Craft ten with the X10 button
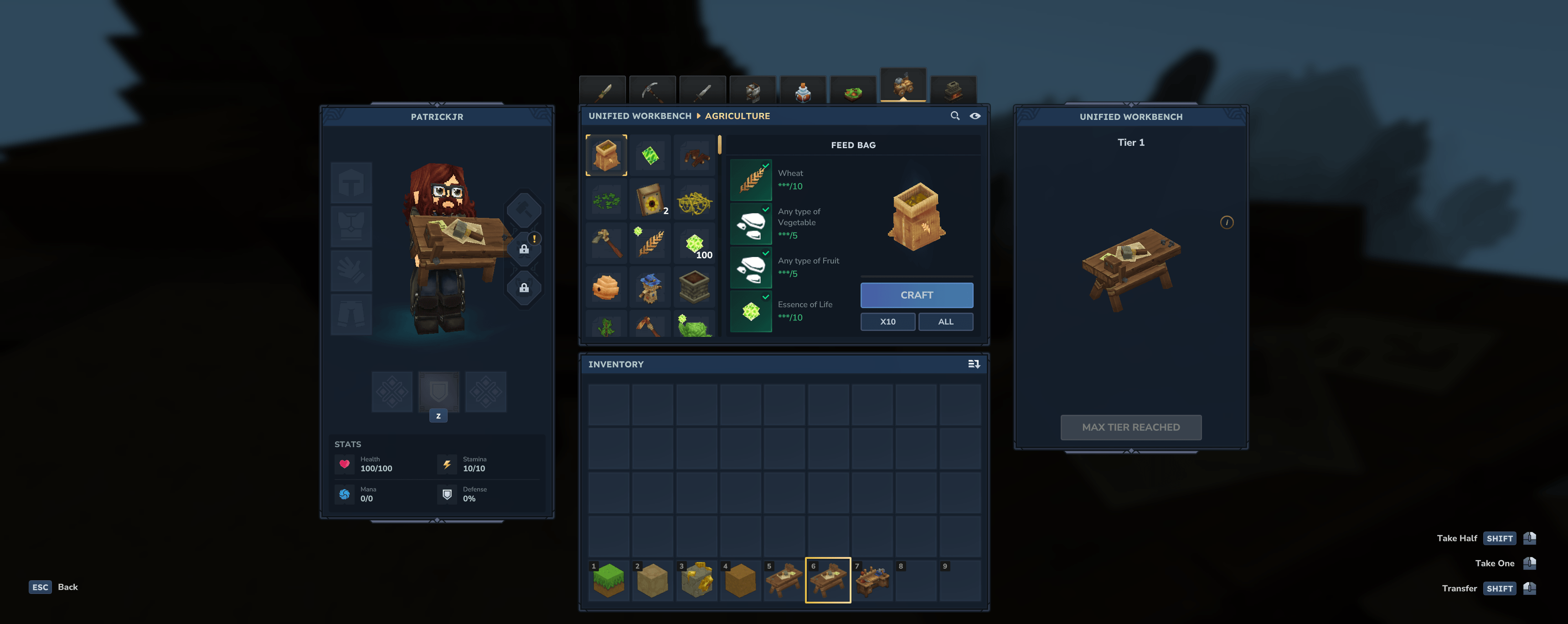Viewport: 1568px width, 624px height. [x=887, y=321]
